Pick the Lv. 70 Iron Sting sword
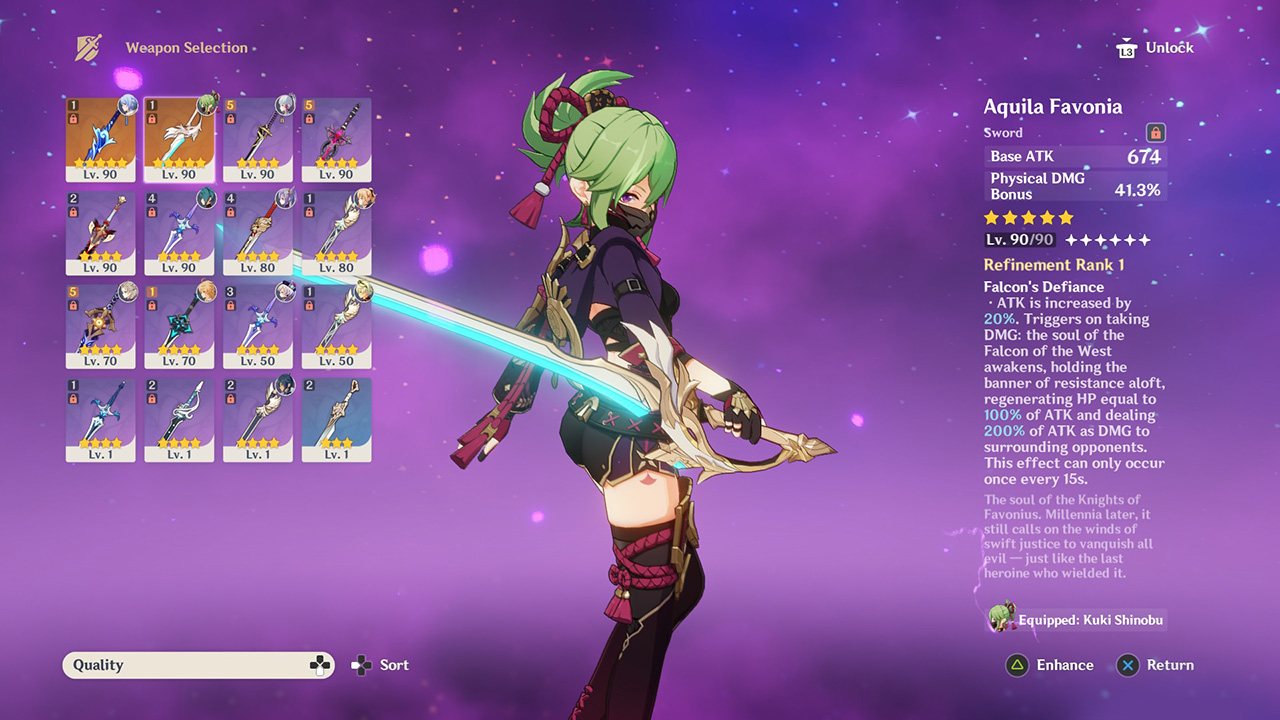Image resolution: width=1280 pixels, height=720 pixels. (101, 322)
